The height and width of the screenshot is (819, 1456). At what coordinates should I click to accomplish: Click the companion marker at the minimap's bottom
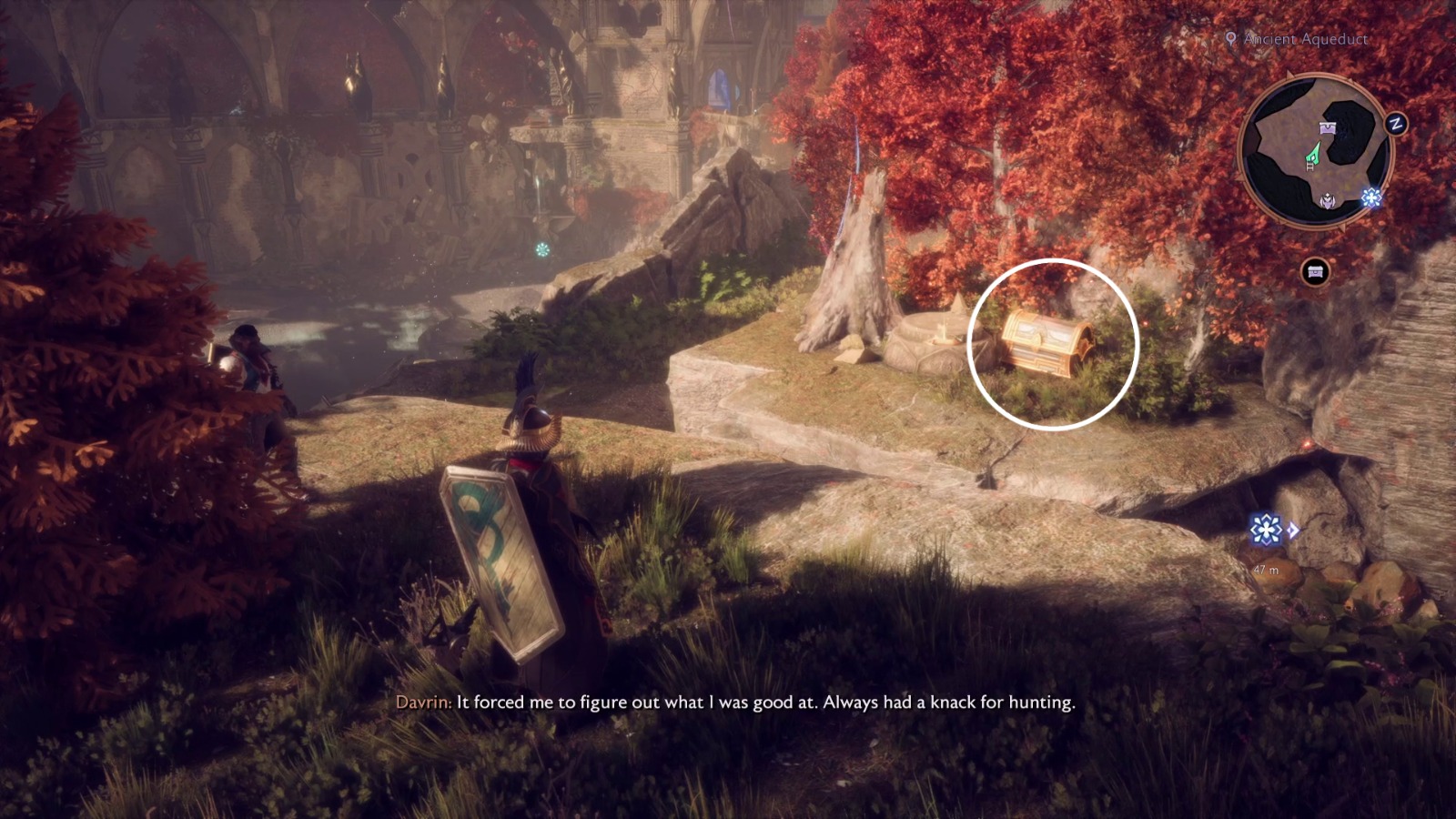pyautogui.click(x=1328, y=199)
